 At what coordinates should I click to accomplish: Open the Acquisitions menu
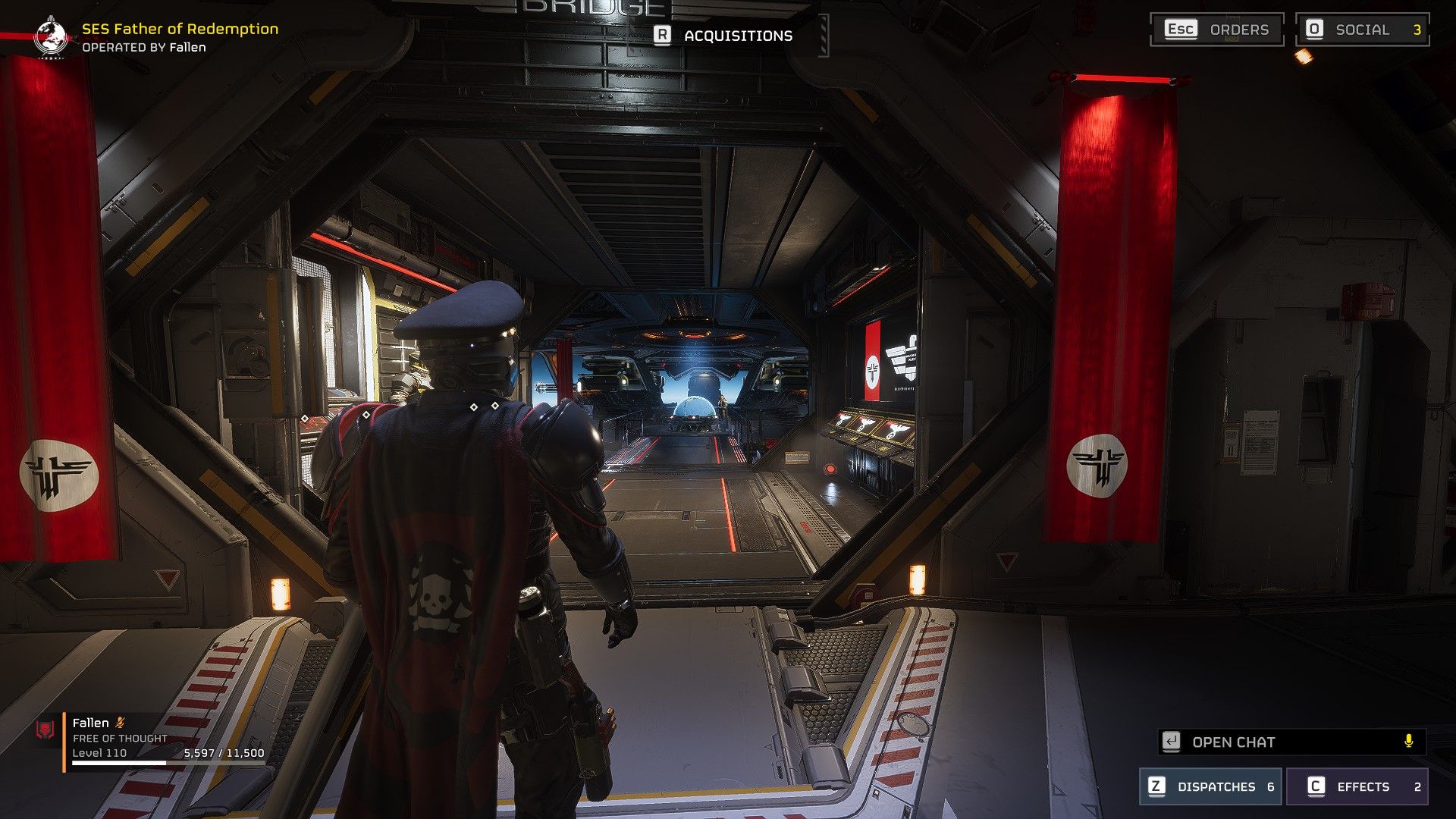click(x=725, y=36)
